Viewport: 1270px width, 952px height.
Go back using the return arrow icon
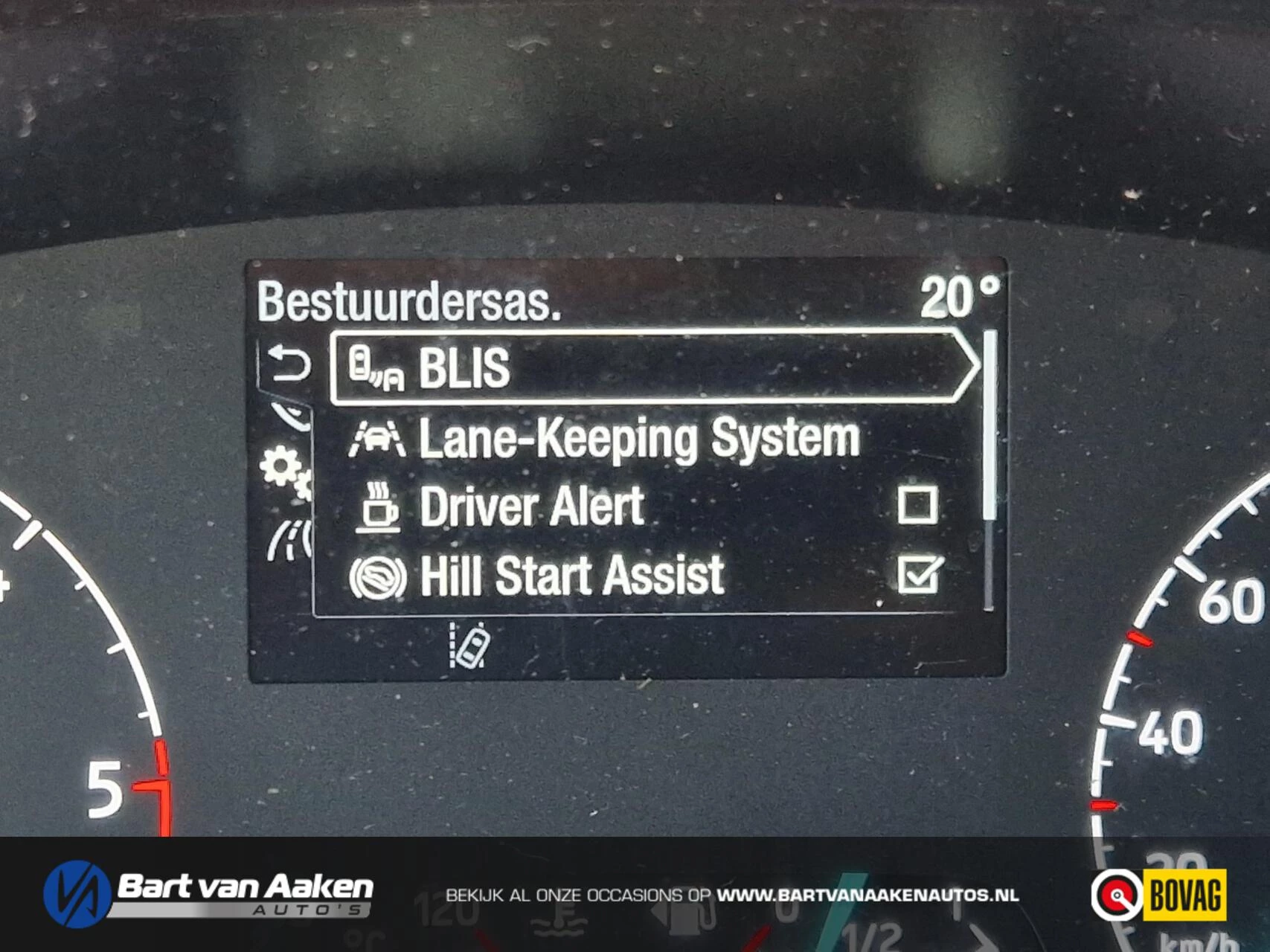pos(288,364)
